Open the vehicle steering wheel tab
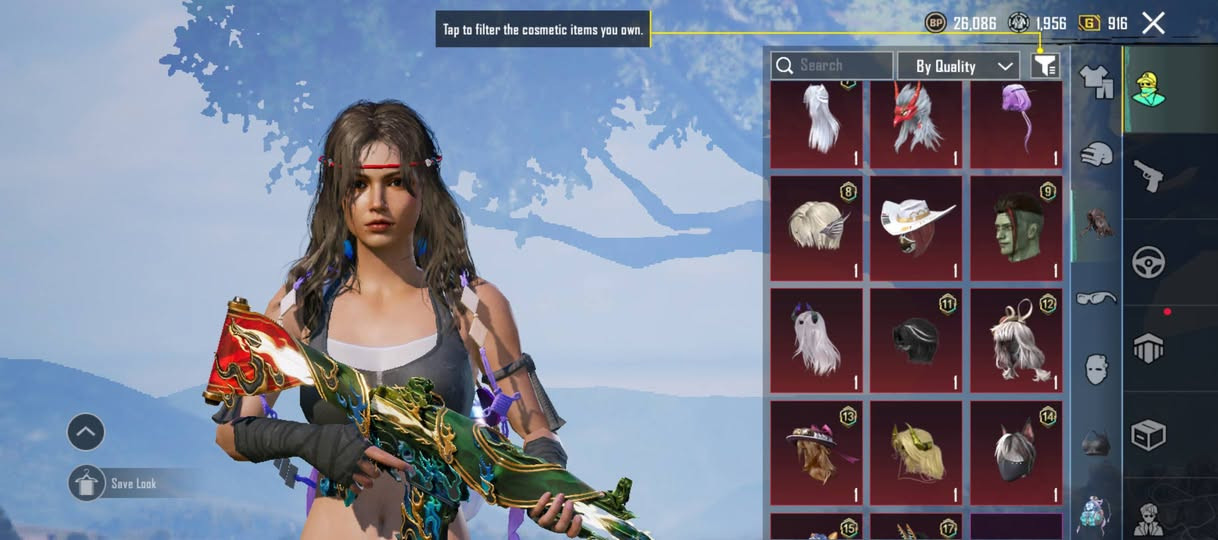Screen dimensions: 1218x540 (x=1147, y=262)
